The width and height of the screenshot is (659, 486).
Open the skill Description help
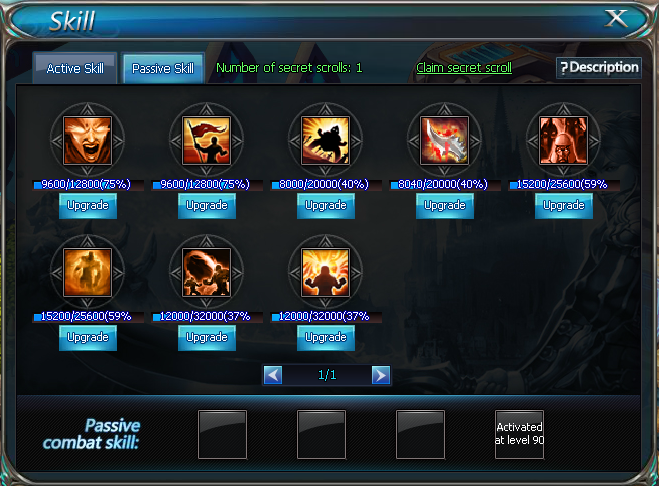pos(598,67)
